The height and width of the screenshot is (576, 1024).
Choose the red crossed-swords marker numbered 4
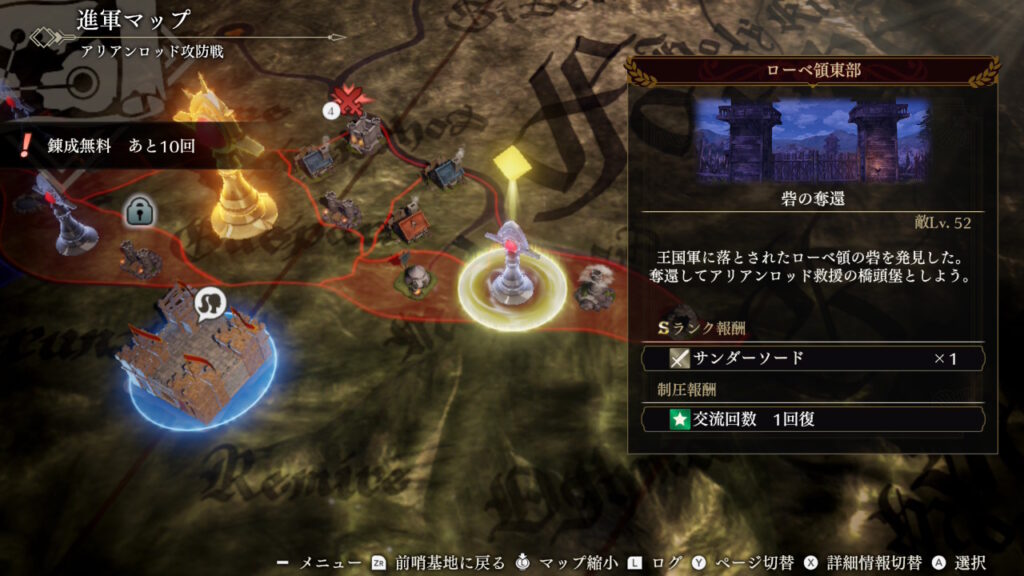pyautogui.click(x=349, y=99)
